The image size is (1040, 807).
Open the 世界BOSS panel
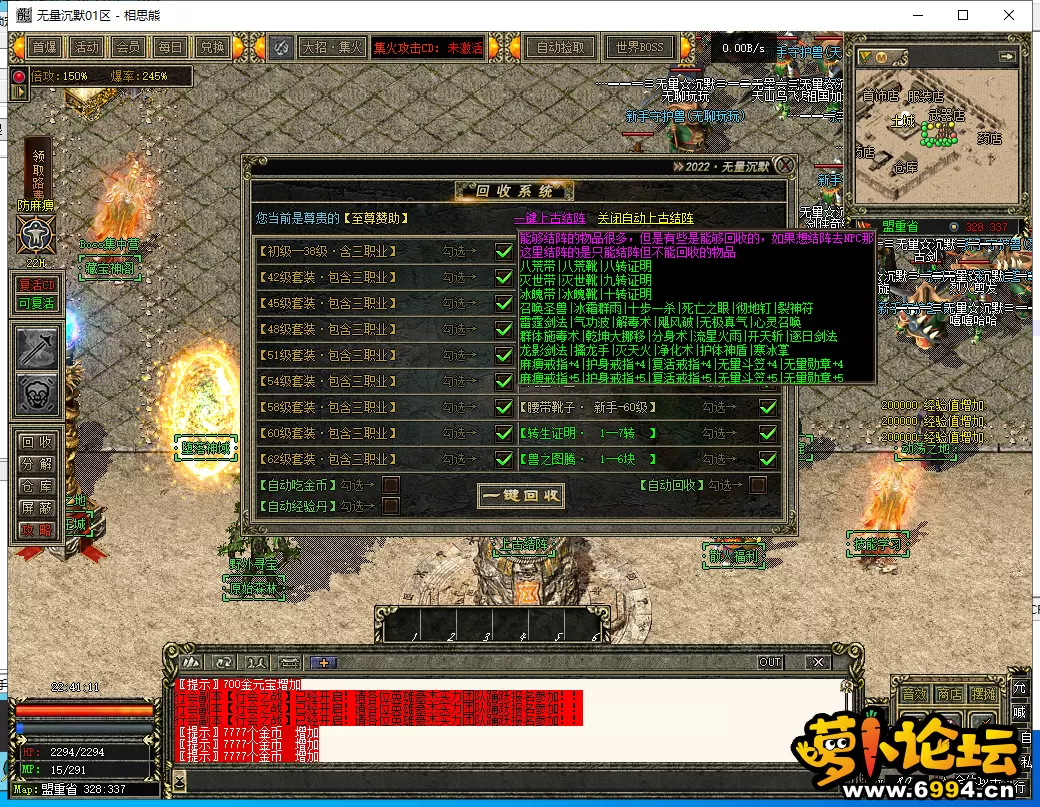[640, 47]
